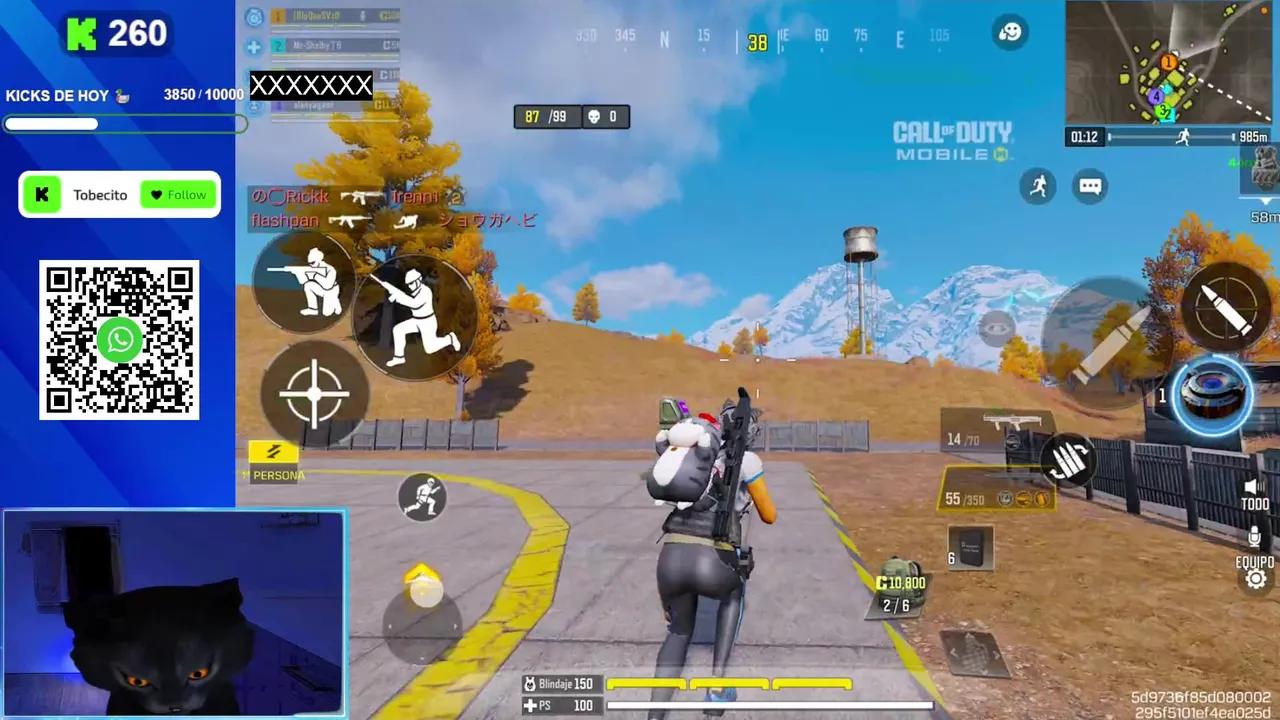This screenshot has width=1280, height=720.
Task: Check the 87/99 players counter
Action: (546, 116)
